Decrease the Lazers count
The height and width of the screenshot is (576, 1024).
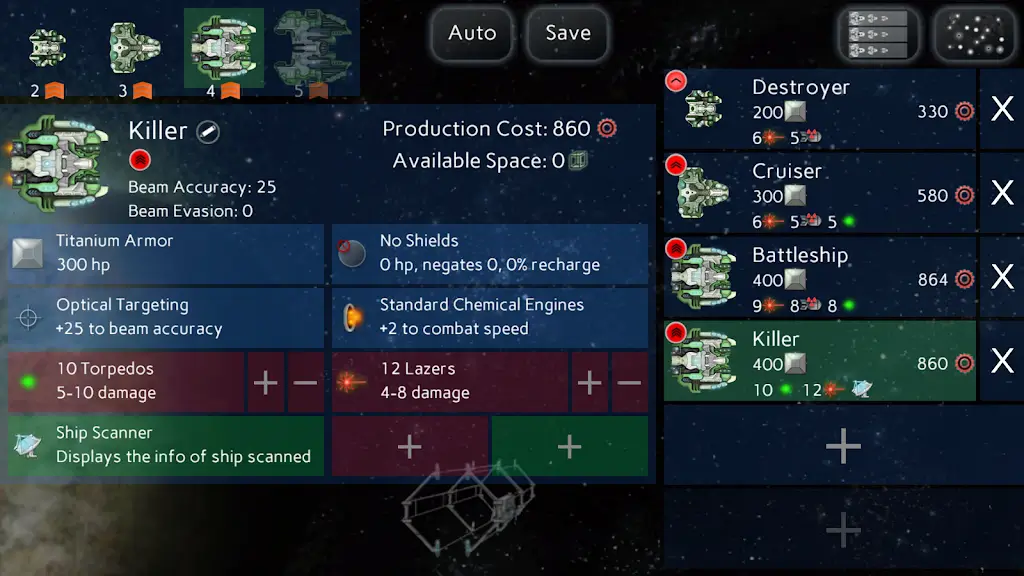629,382
